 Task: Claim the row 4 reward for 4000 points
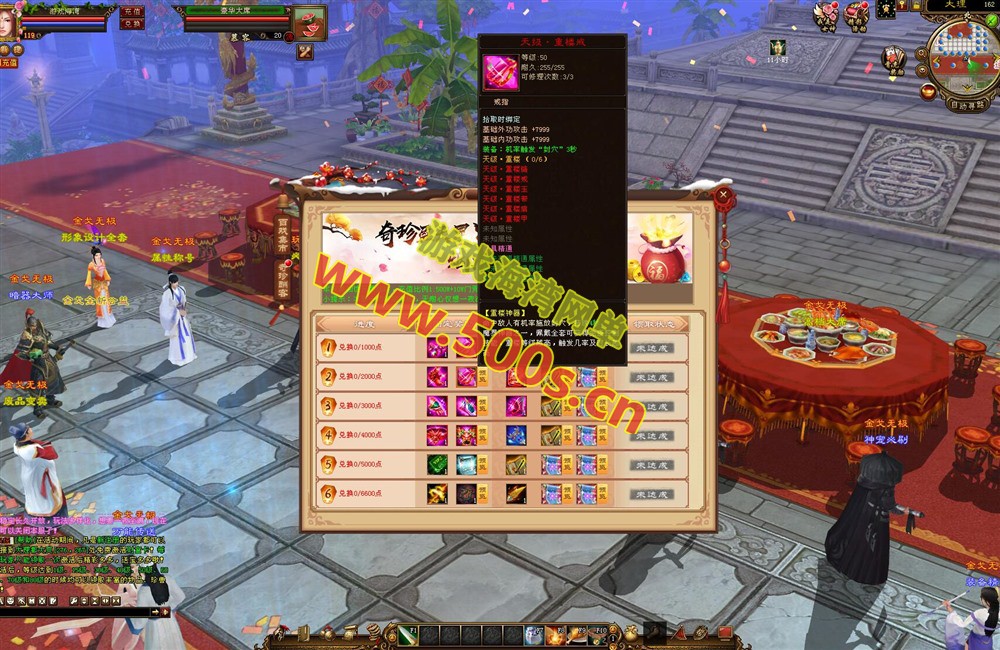(651, 436)
